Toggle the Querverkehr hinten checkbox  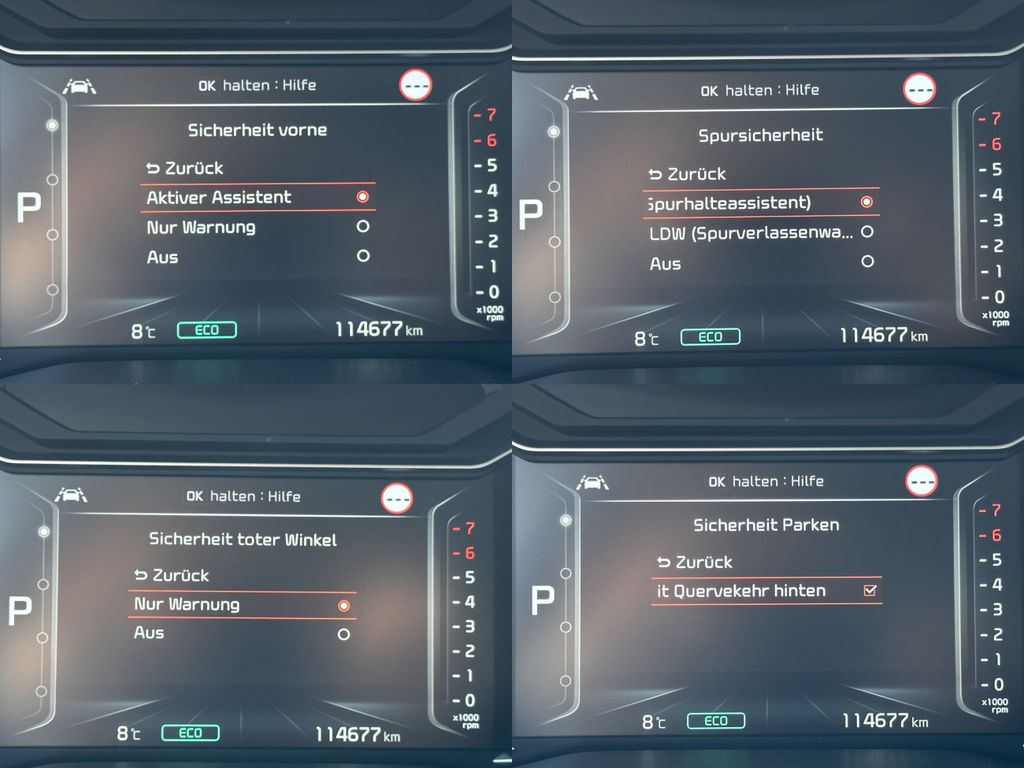[x=870, y=591]
